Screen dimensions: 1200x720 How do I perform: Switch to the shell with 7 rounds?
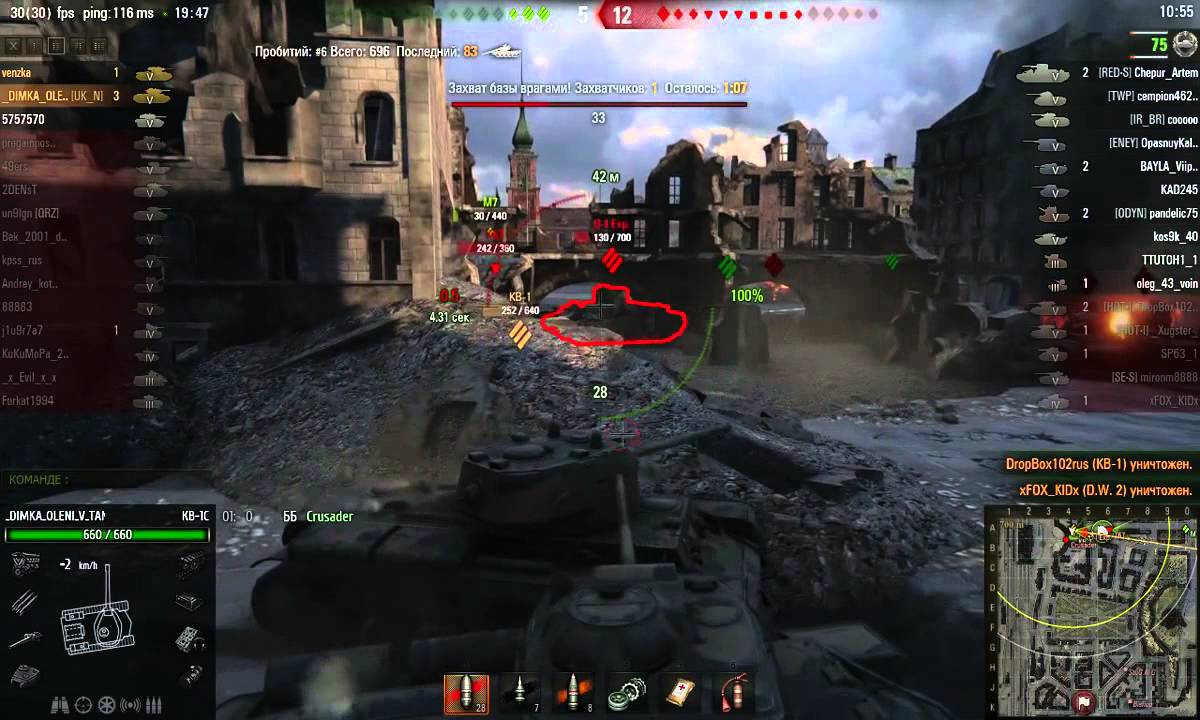pyautogui.click(x=519, y=693)
